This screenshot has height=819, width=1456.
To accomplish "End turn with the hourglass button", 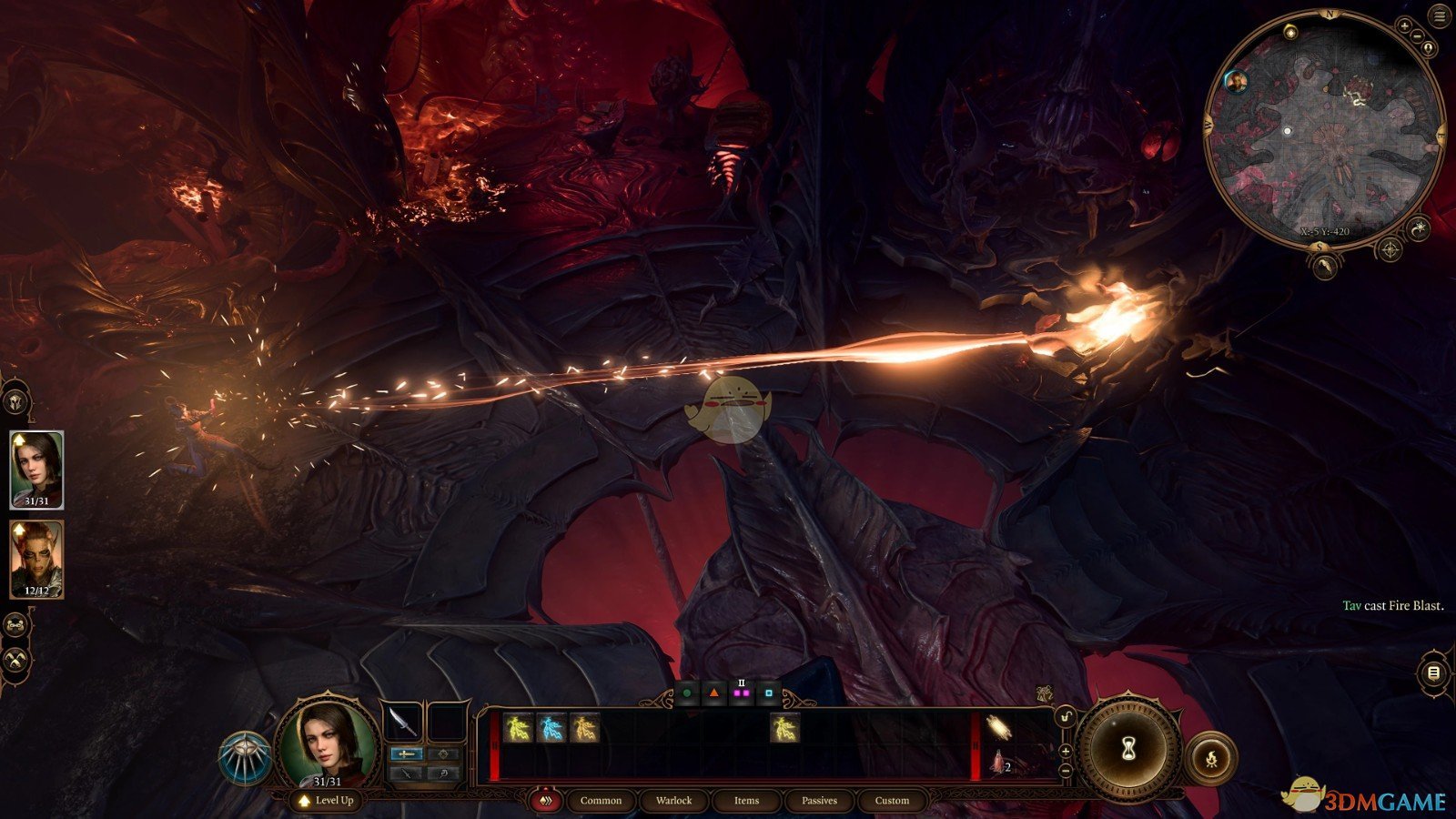I will (1129, 748).
